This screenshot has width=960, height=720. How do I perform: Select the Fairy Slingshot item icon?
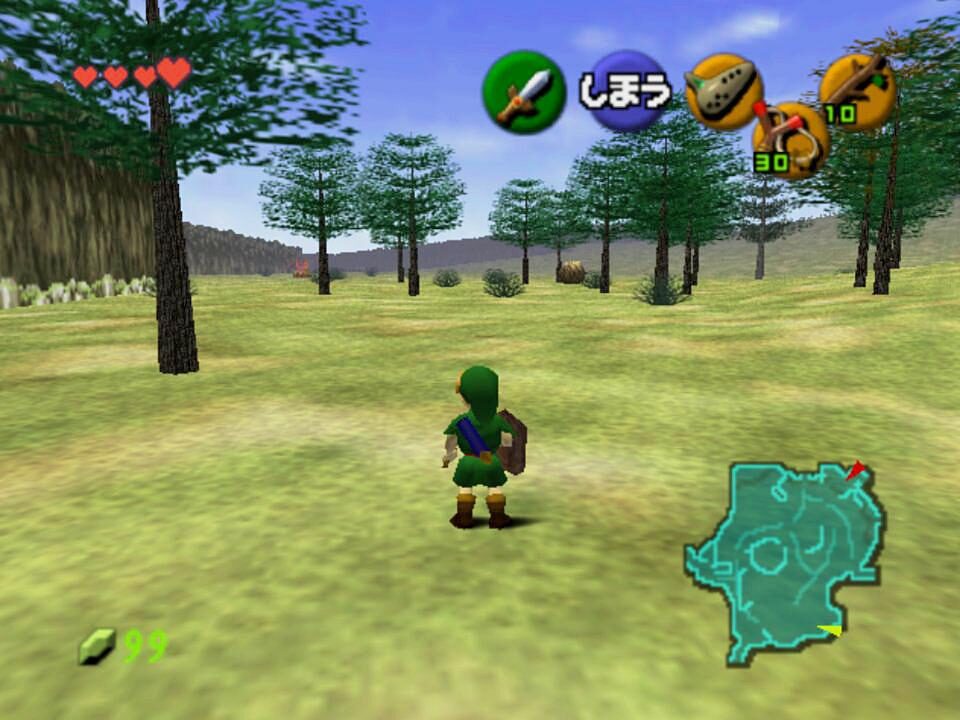791,141
